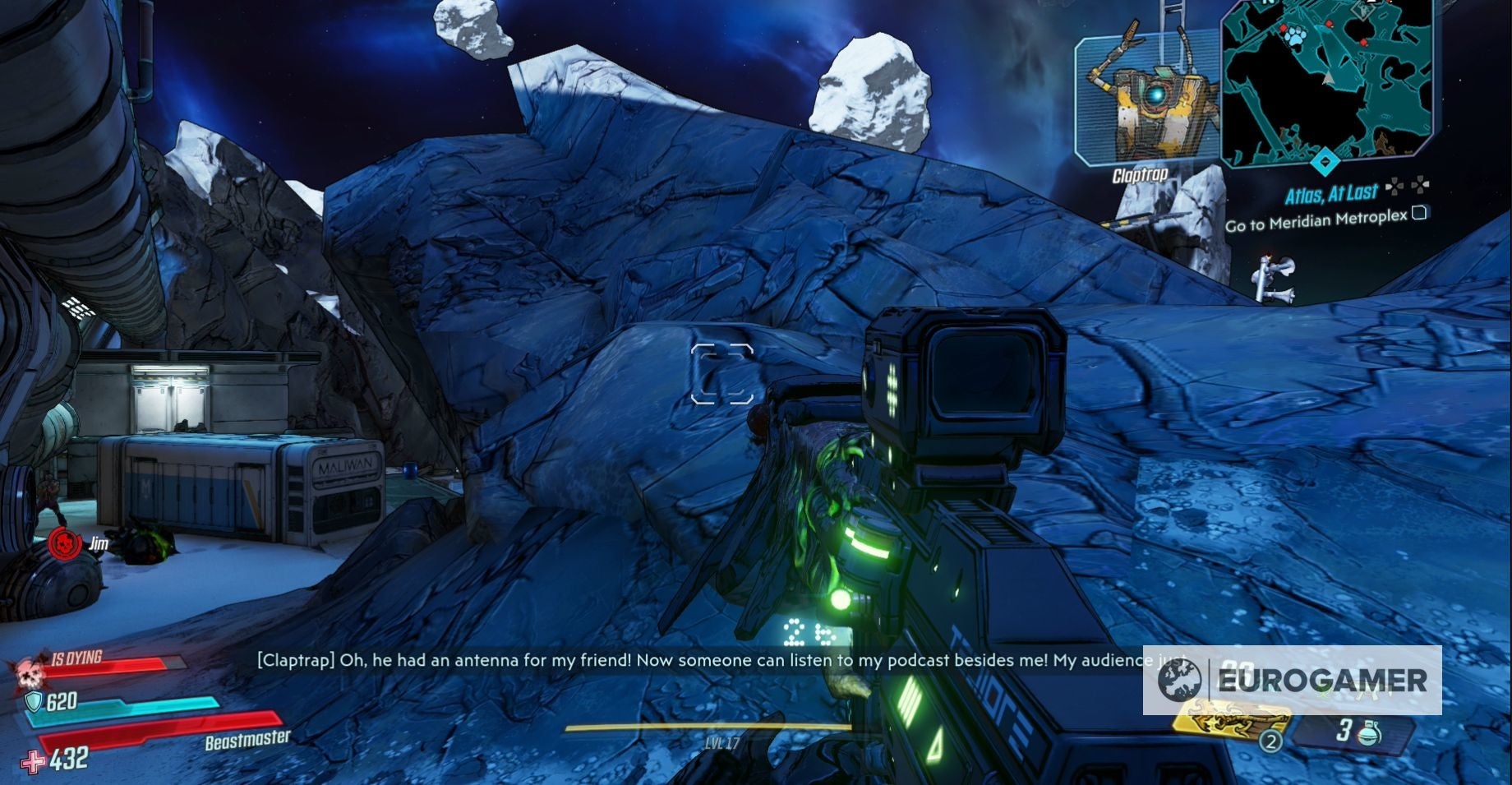
Task: Select the blue diamond waypoint on the minimap
Action: (x=1325, y=164)
